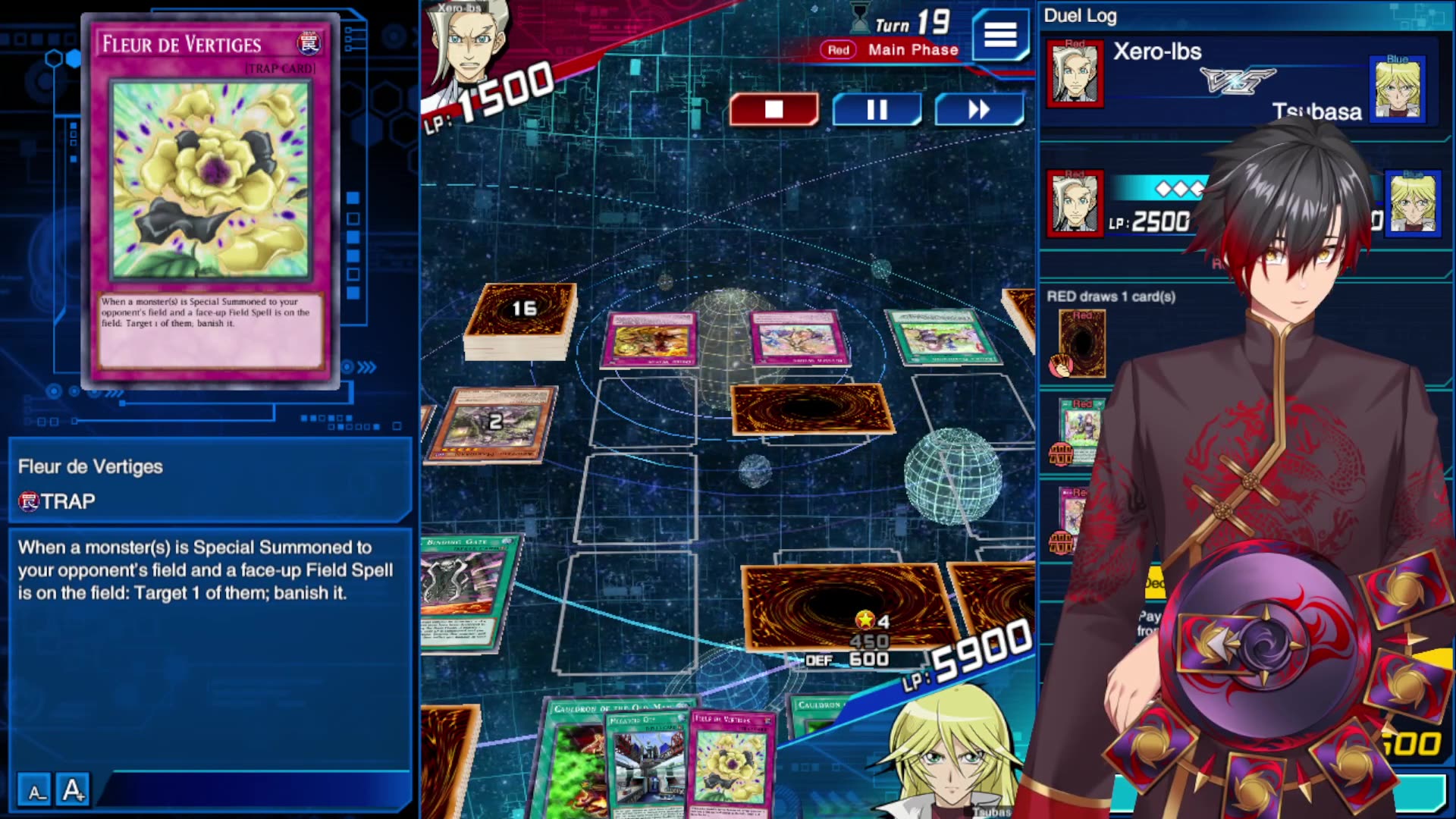Click the TRAP attribute icon beside TRAP label

(27, 500)
